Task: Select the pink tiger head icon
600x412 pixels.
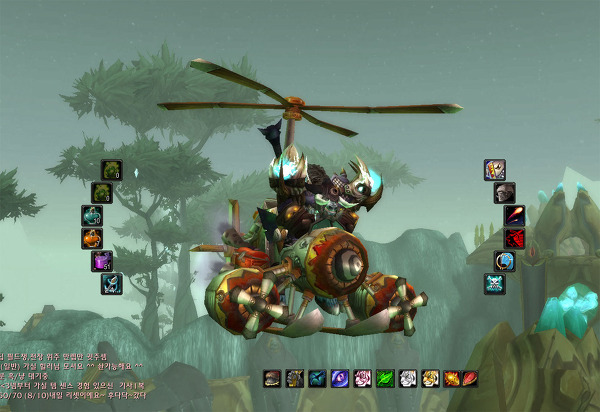Action: tap(362, 379)
